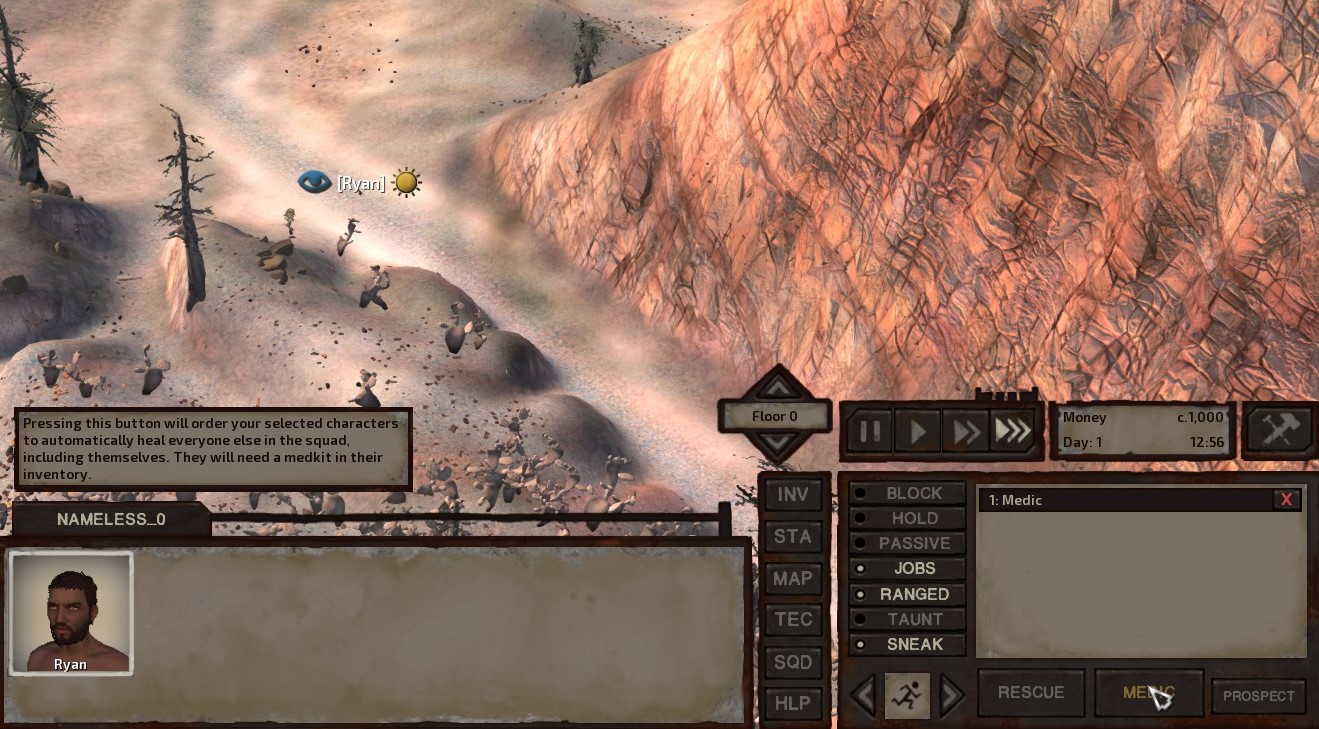Click the up arrow above Floor 0
1319x729 pixels.
[x=777, y=389]
